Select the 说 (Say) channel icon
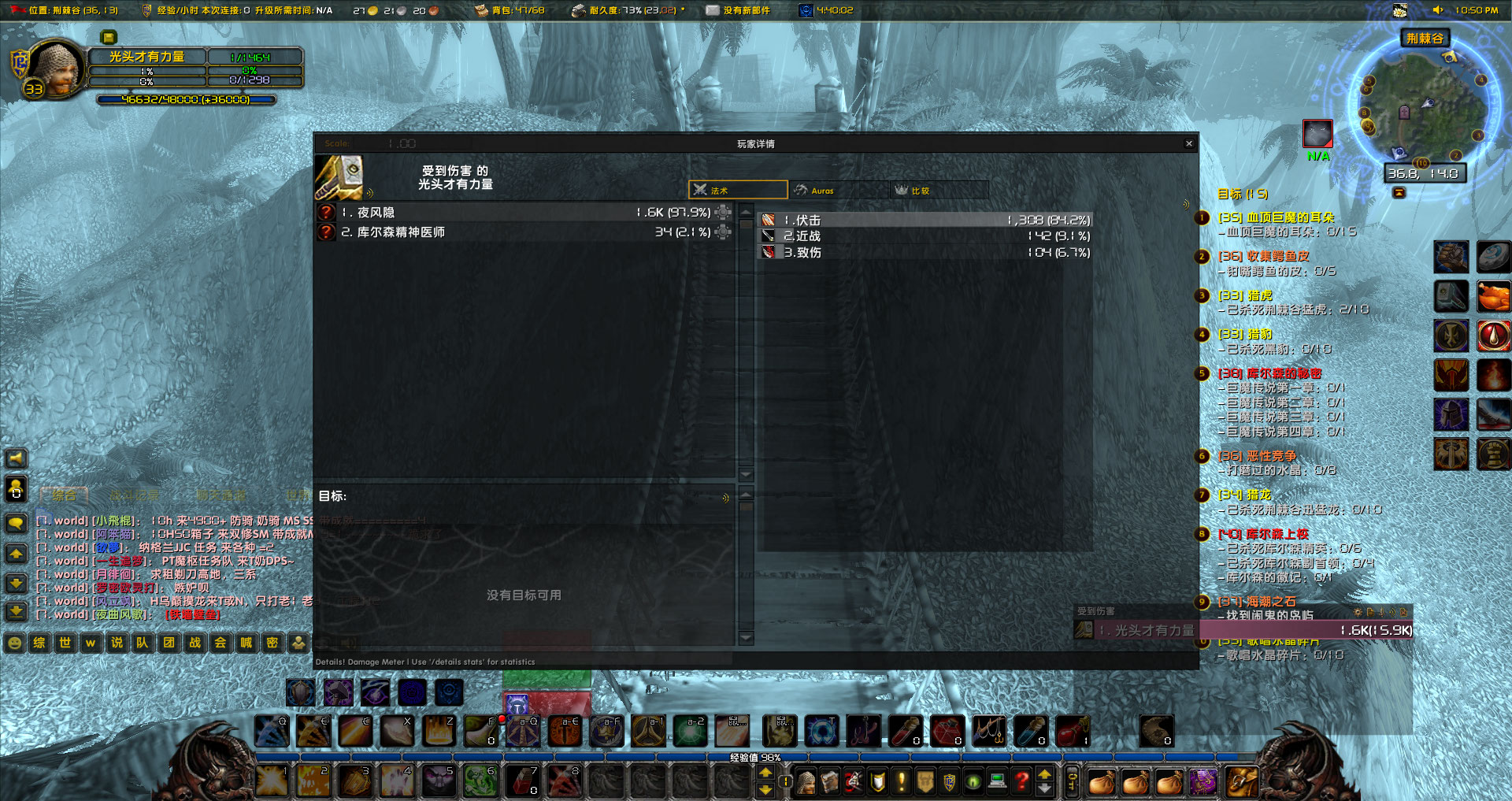Image resolution: width=1512 pixels, height=801 pixels. (x=117, y=643)
